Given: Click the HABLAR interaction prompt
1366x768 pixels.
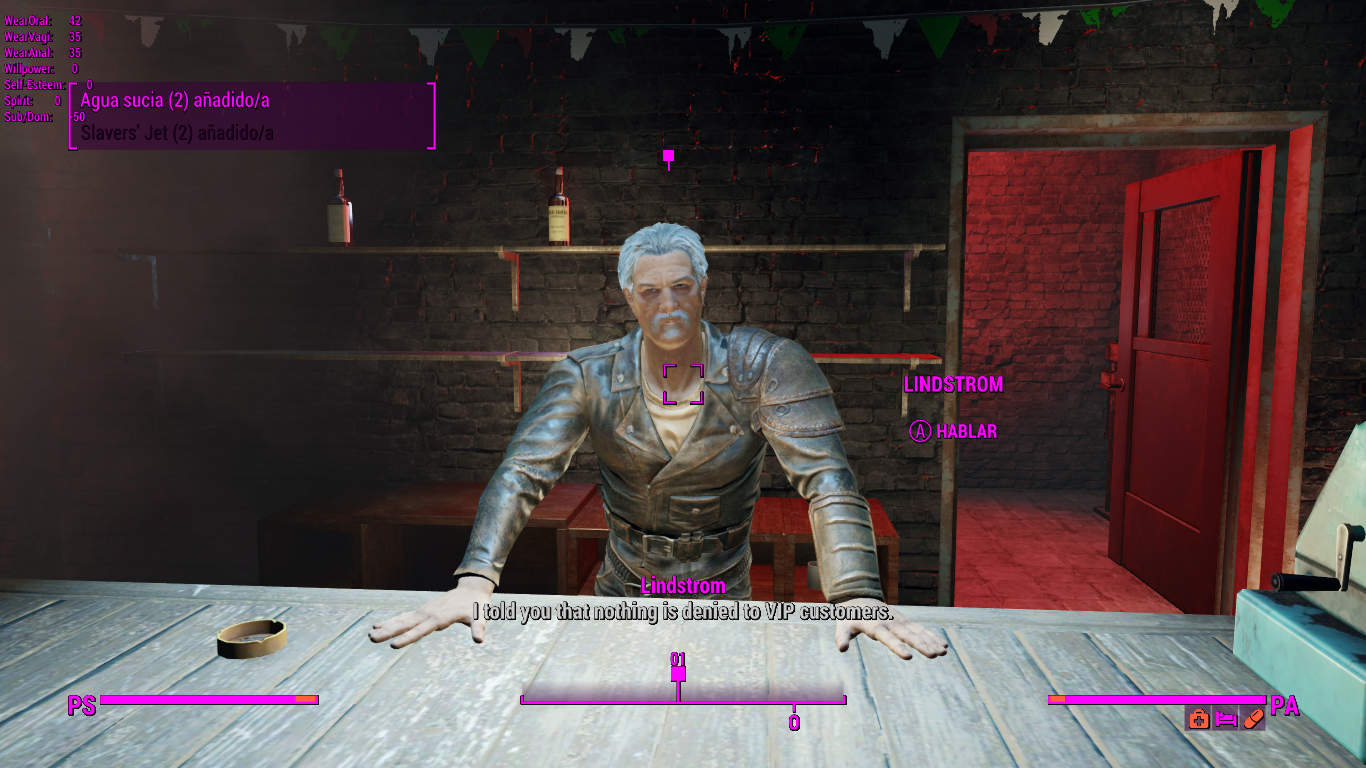Looking at the screenshot, I should (x=952, y=432).
